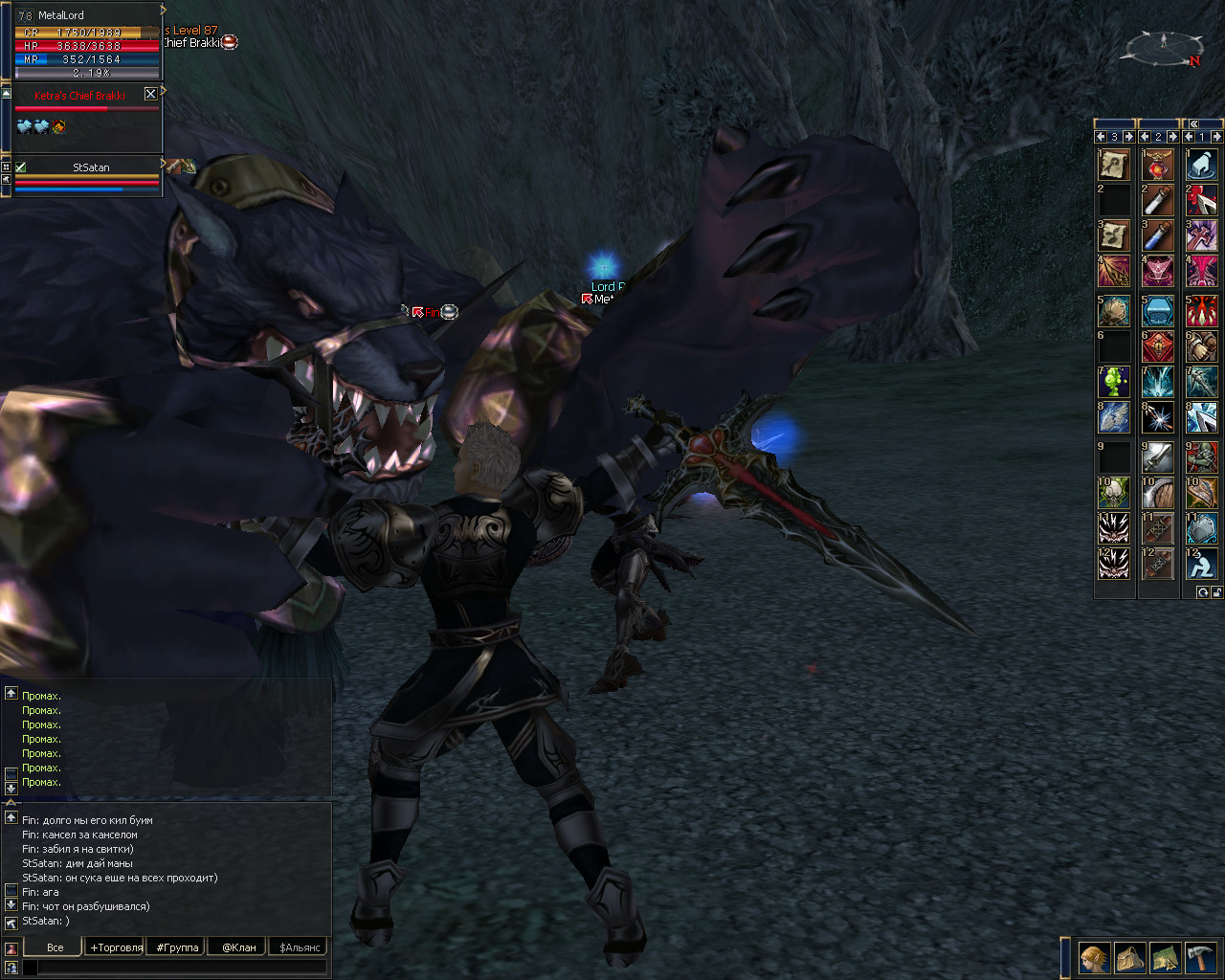The width and height of the screenshot is (1225, 980).
Task: Switch to the +Торговля chat tab
Action: pos(116,947)
